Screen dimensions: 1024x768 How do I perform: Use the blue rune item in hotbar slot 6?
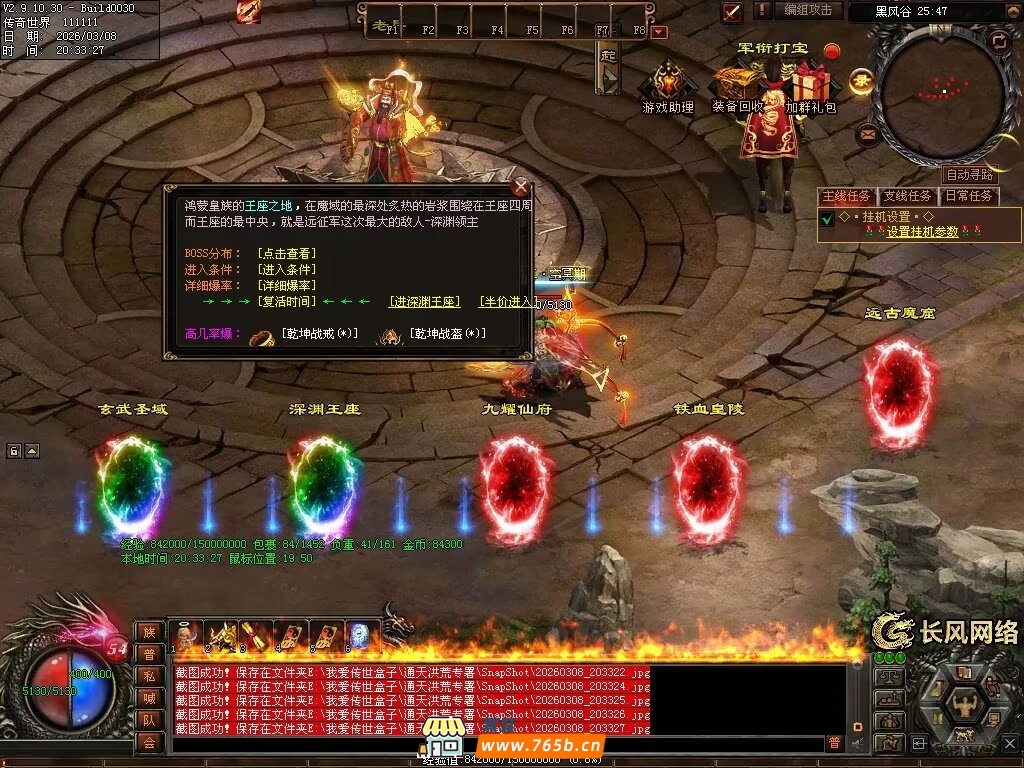(x=360, y=635)
